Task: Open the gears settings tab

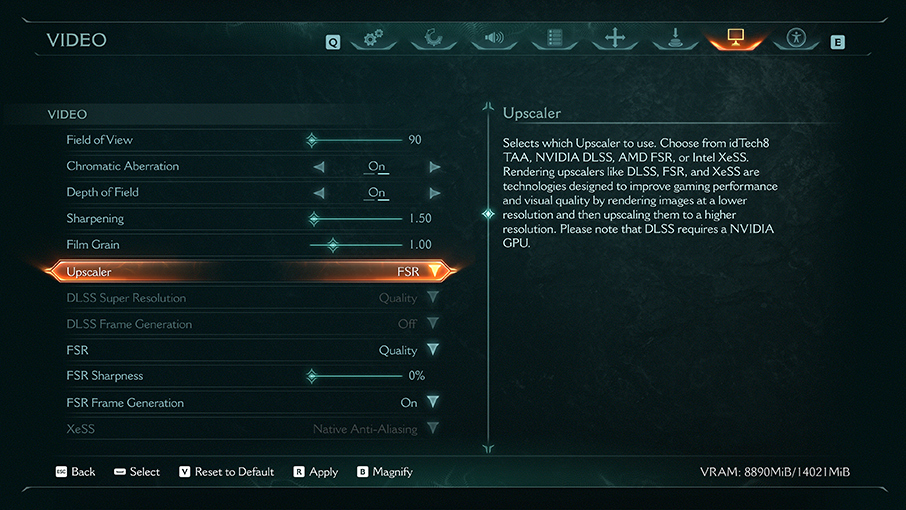Action: pos(374,39)
